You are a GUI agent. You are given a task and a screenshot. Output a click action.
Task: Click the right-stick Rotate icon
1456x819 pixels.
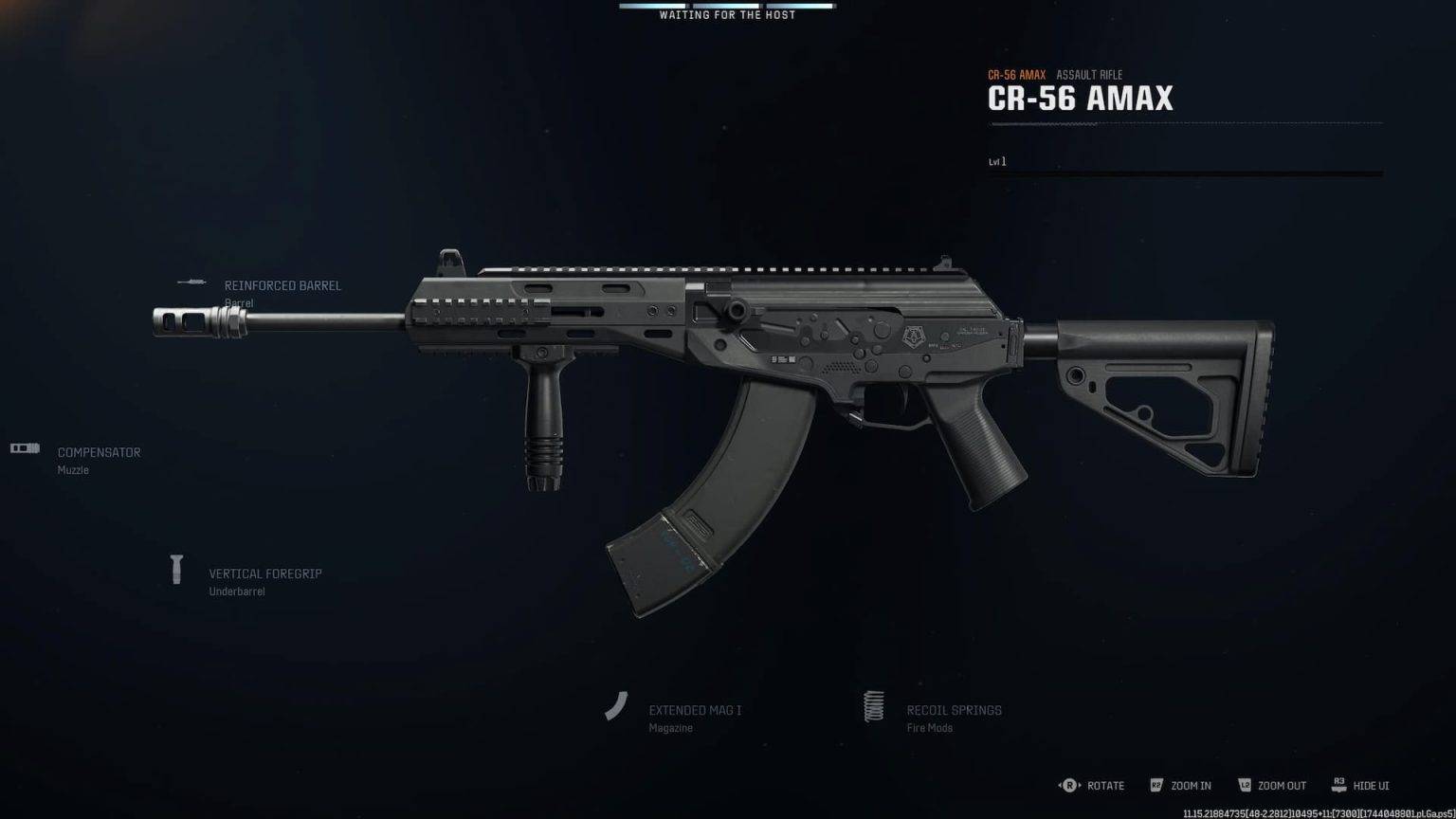pos(1070,785)
